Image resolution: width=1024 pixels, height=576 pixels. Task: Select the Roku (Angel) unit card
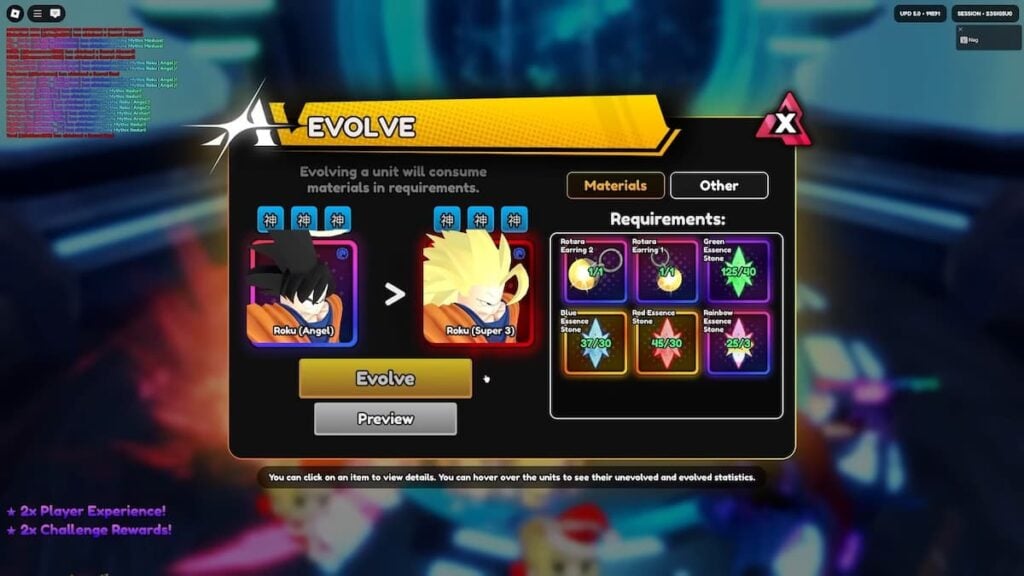[303, 292]
